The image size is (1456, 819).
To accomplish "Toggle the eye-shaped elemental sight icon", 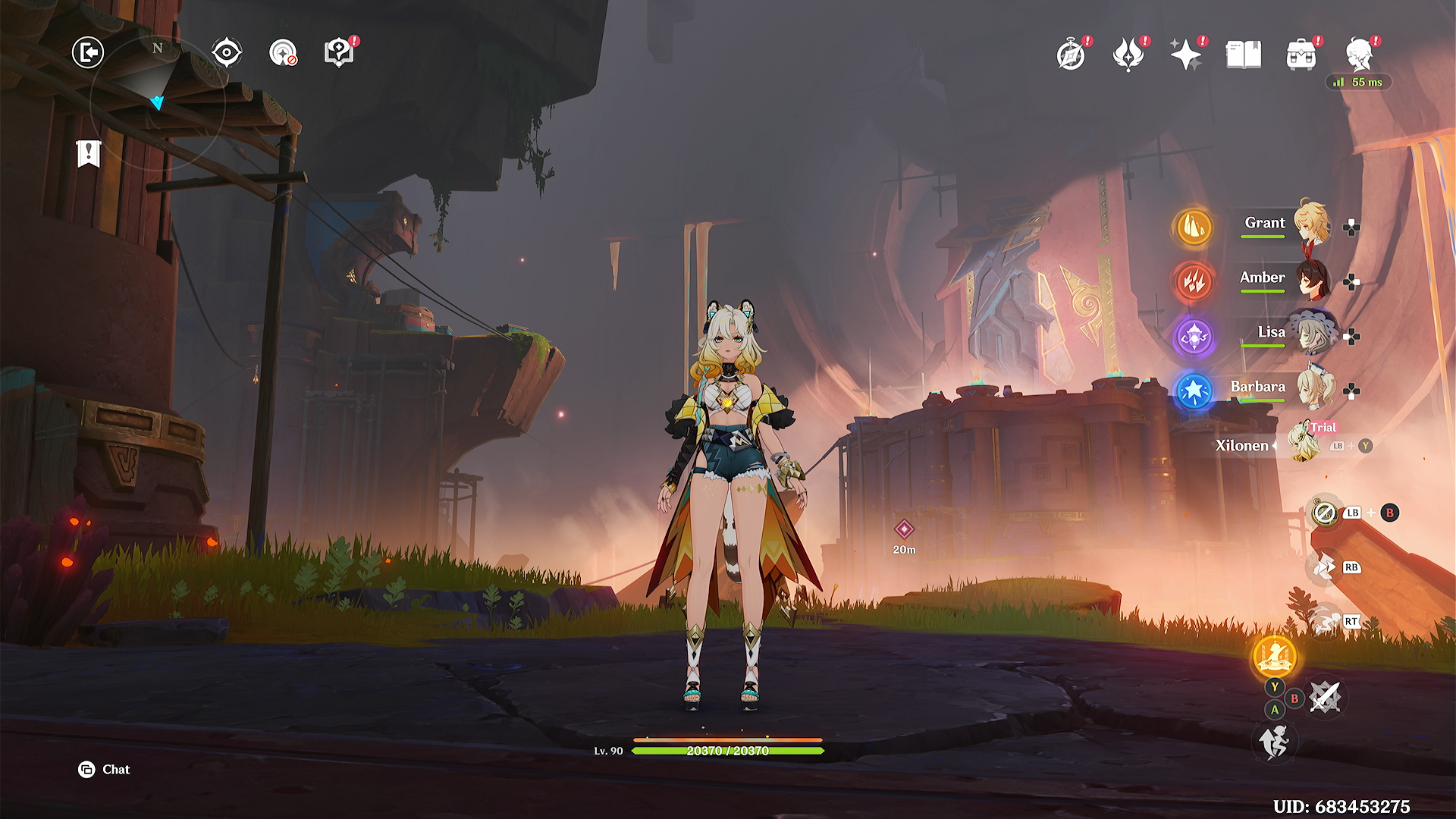I will [x=227, y=52].
